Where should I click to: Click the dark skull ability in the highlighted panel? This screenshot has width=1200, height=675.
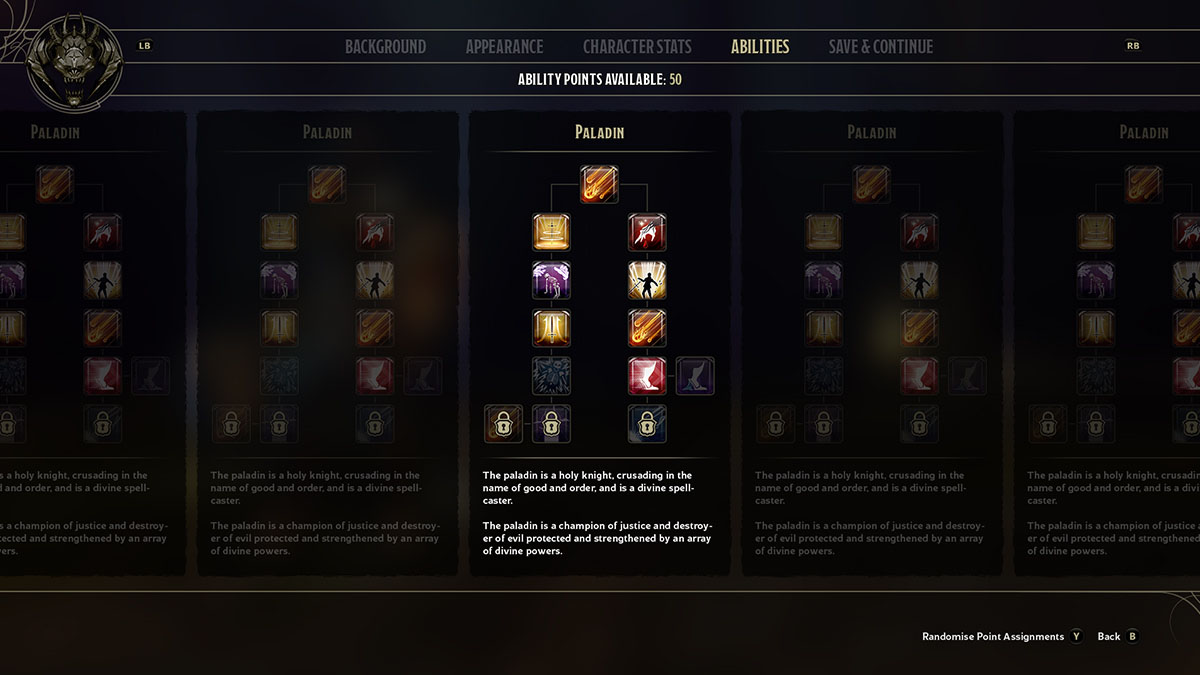point(551,376)
